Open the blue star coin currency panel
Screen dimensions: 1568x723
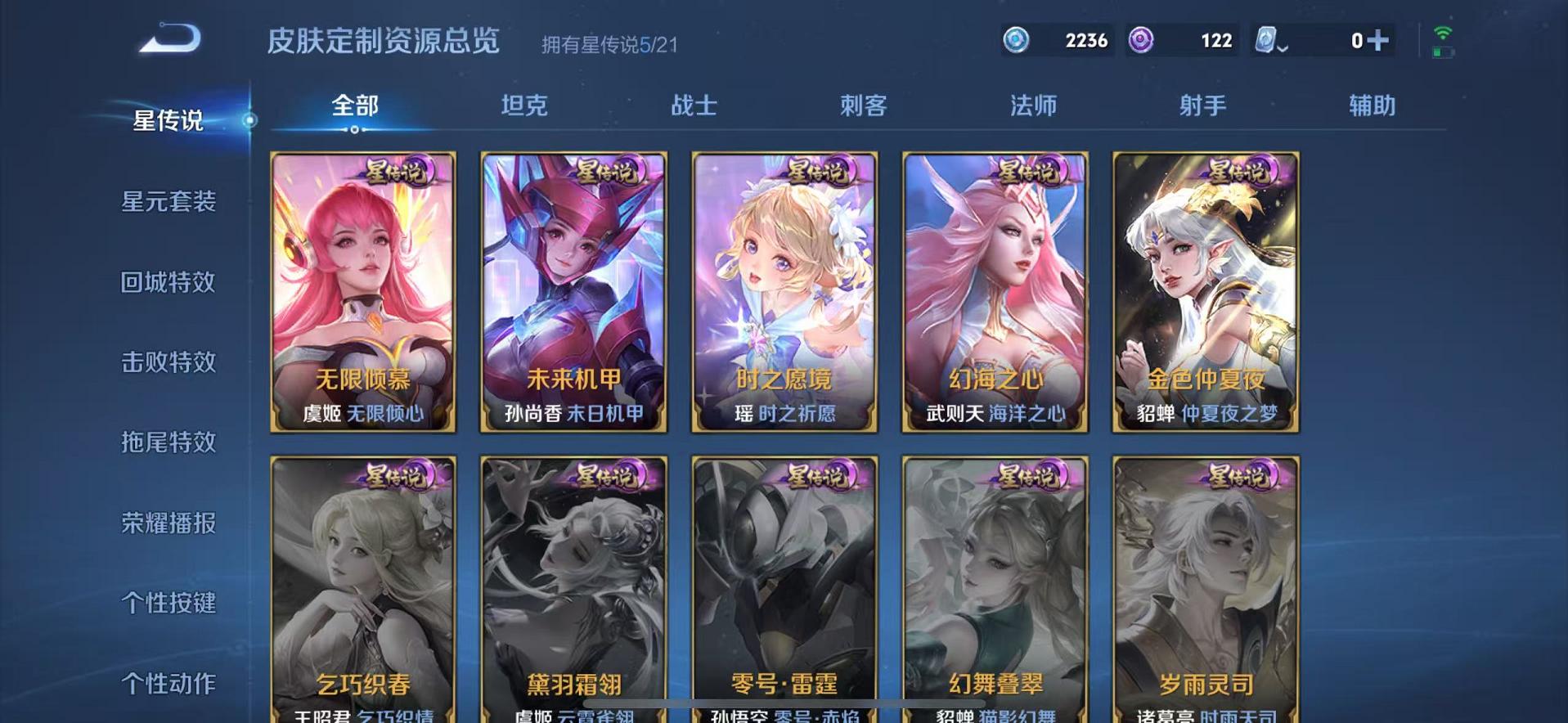(1017, 38)
